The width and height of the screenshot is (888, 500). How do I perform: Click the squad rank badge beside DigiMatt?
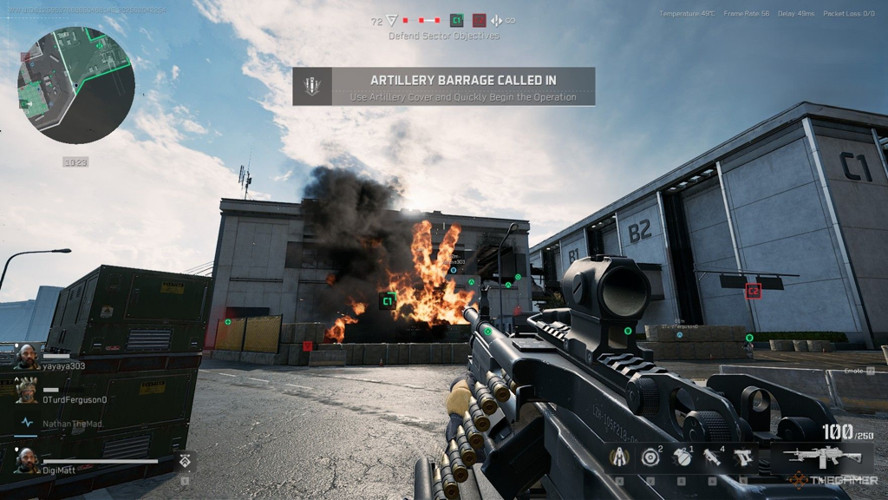[184, 460]
